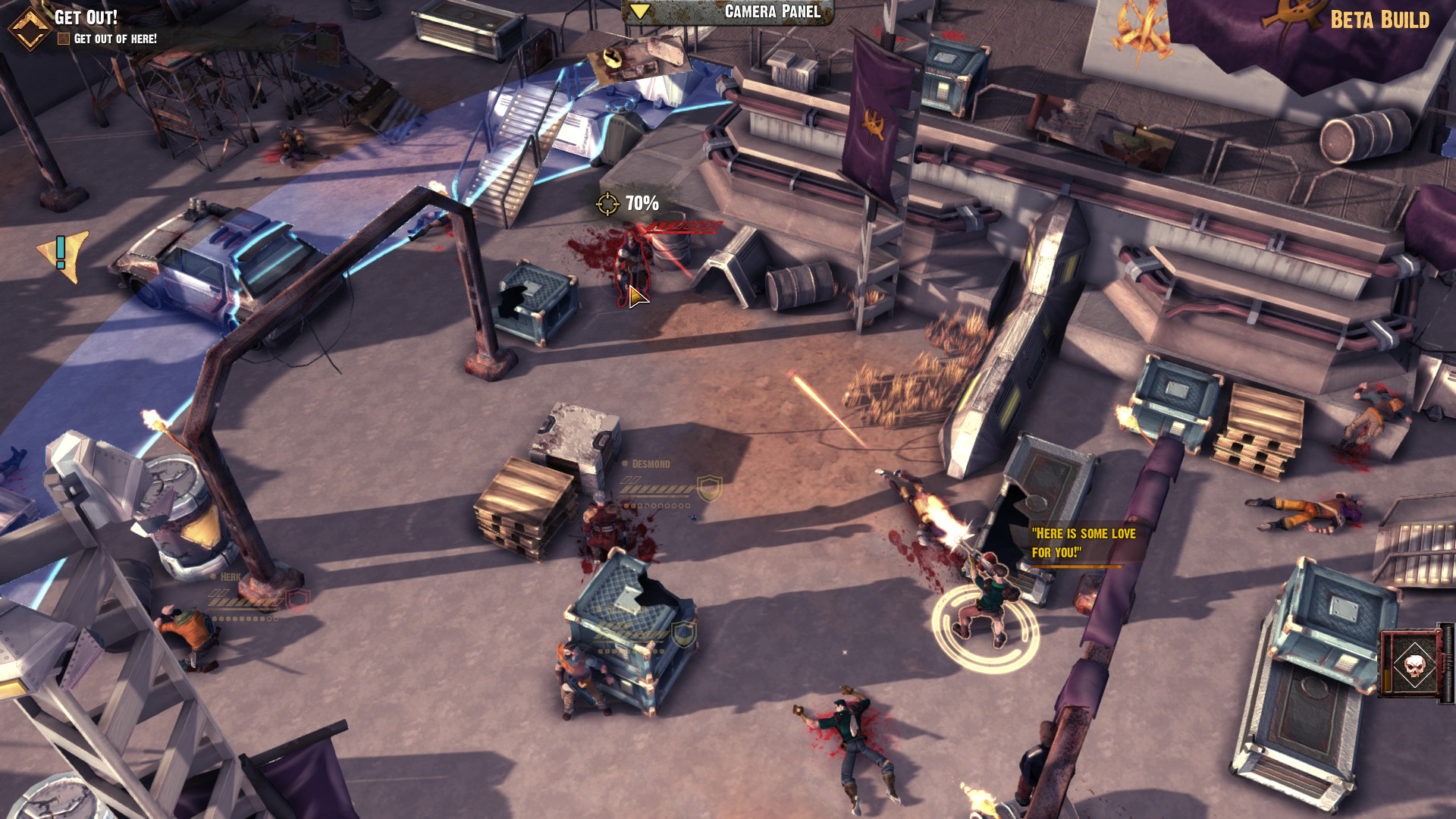Toggle the grenade slot above Desmond's health bar

click(630, 481)
